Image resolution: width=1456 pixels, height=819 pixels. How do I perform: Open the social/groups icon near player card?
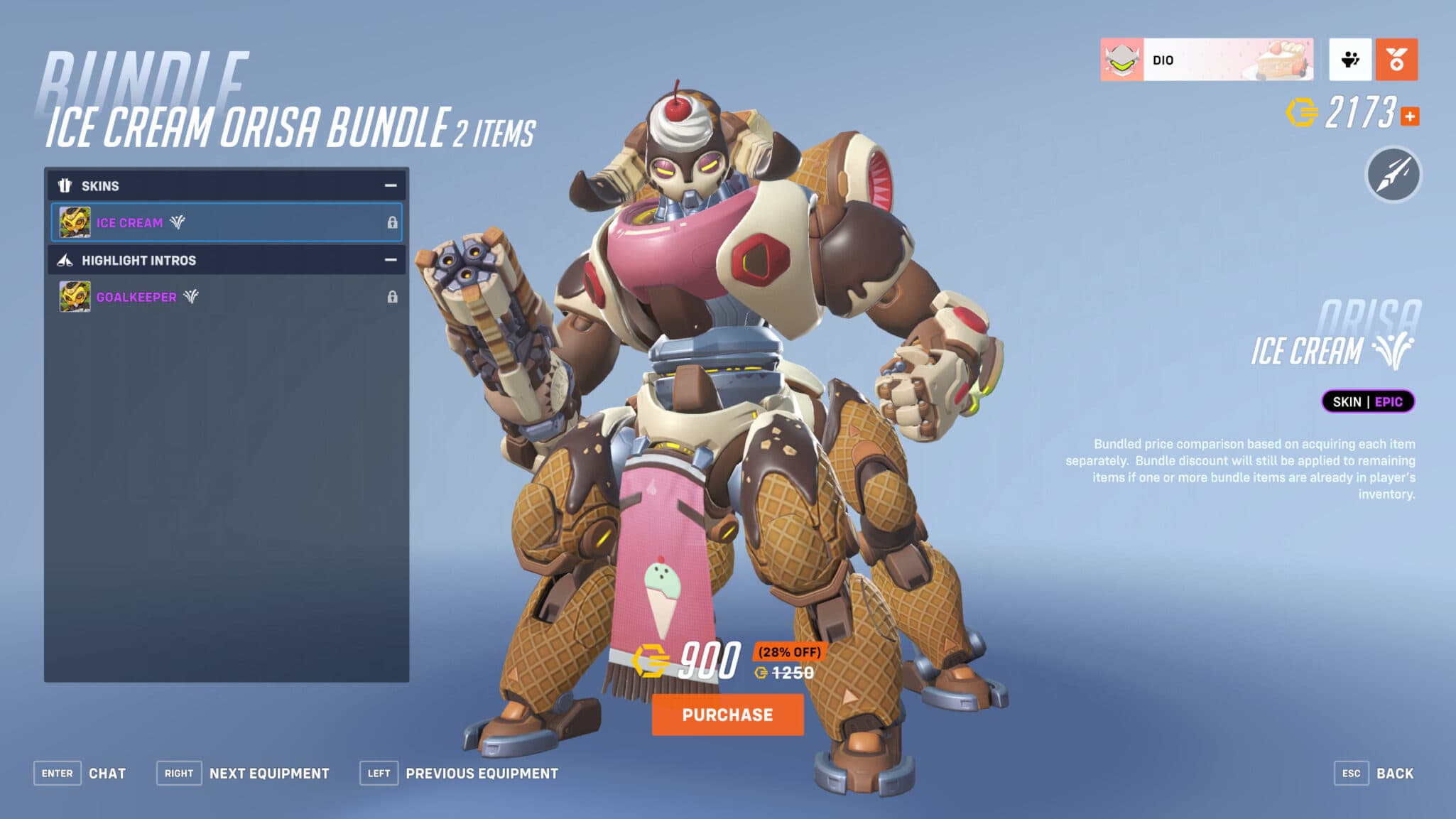1350,60
